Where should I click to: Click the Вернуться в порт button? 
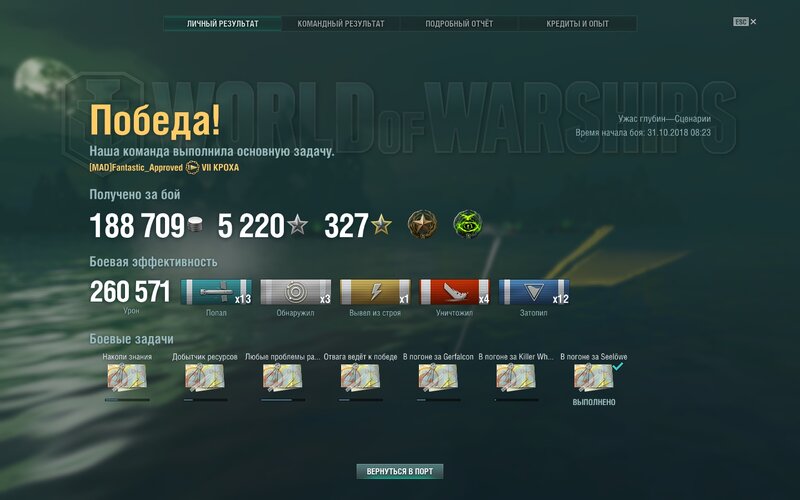click(x=400, y=471)
